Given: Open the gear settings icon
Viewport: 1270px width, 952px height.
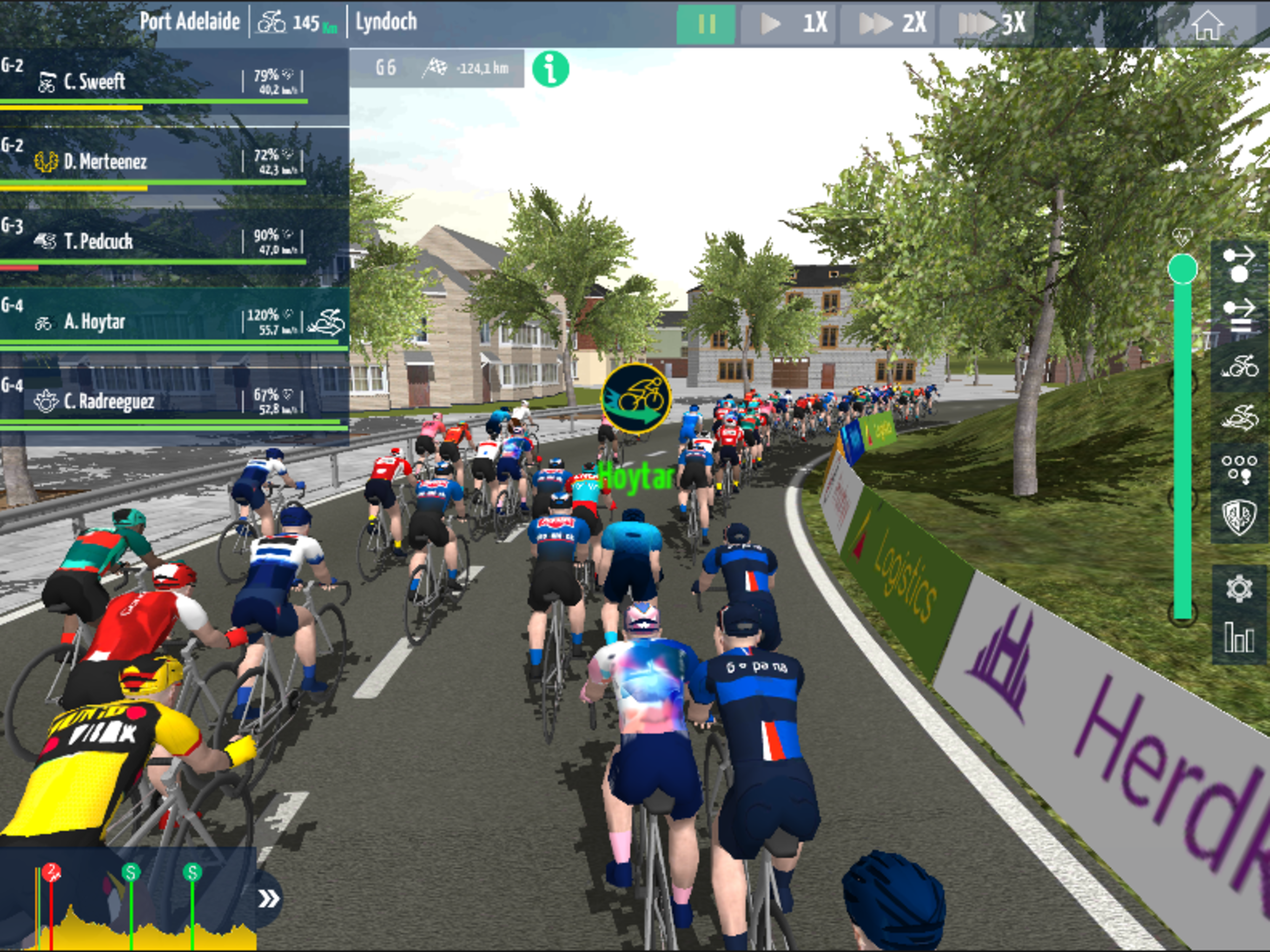Looking at the screenshot, I should (x=1238, y=588).
